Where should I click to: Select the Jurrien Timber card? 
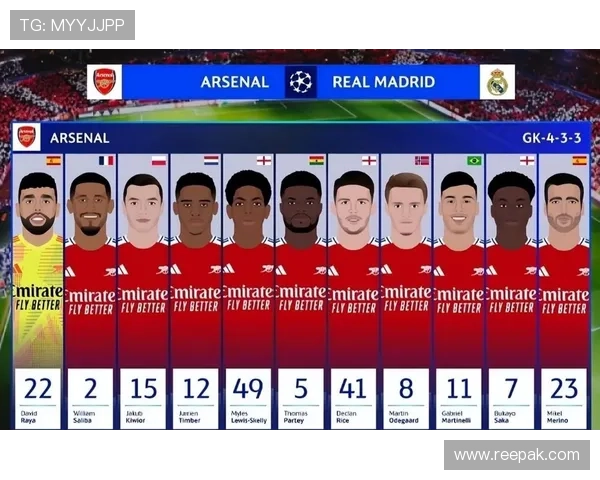(x=196, y=290)
